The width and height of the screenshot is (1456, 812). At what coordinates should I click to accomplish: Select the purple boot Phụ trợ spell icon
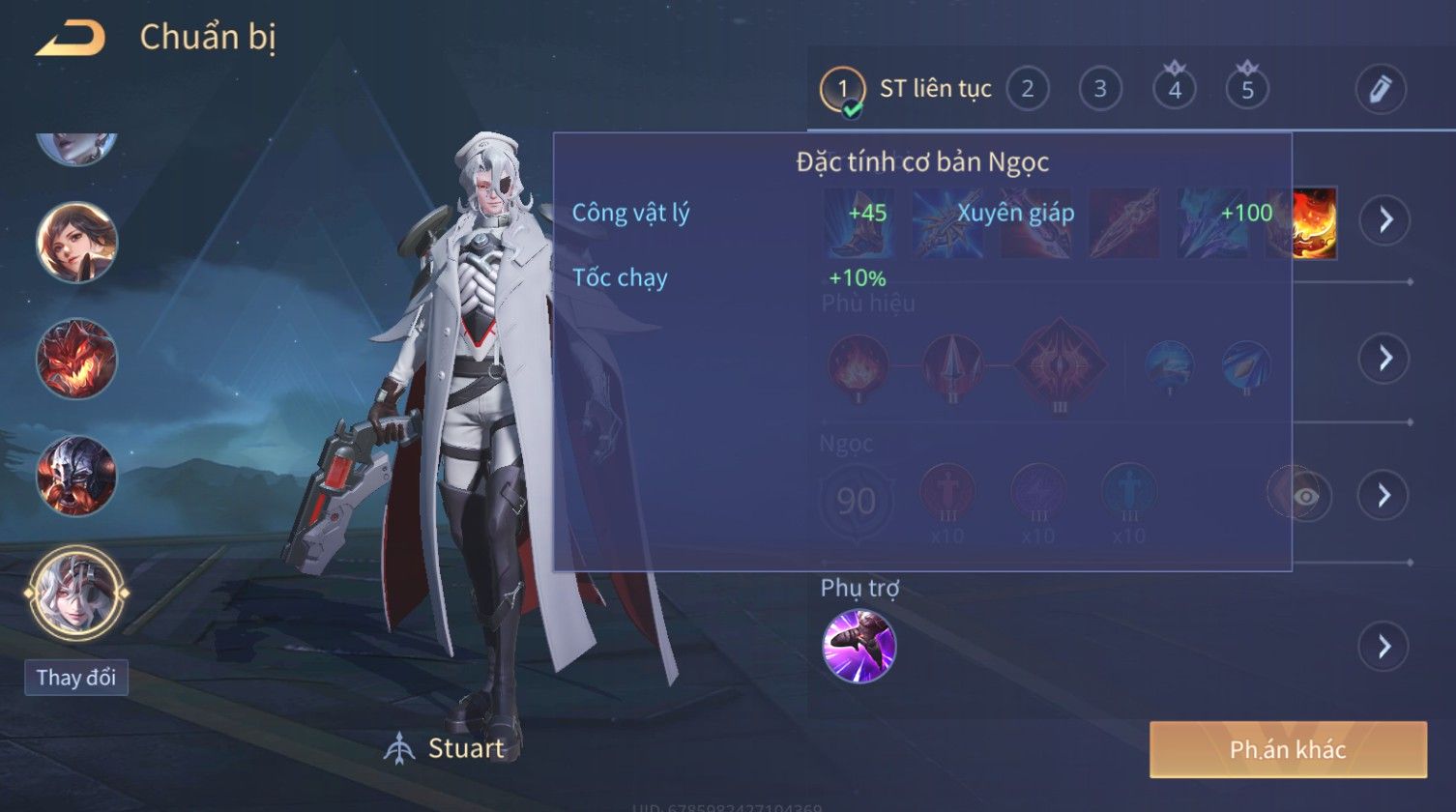point(859,646)
